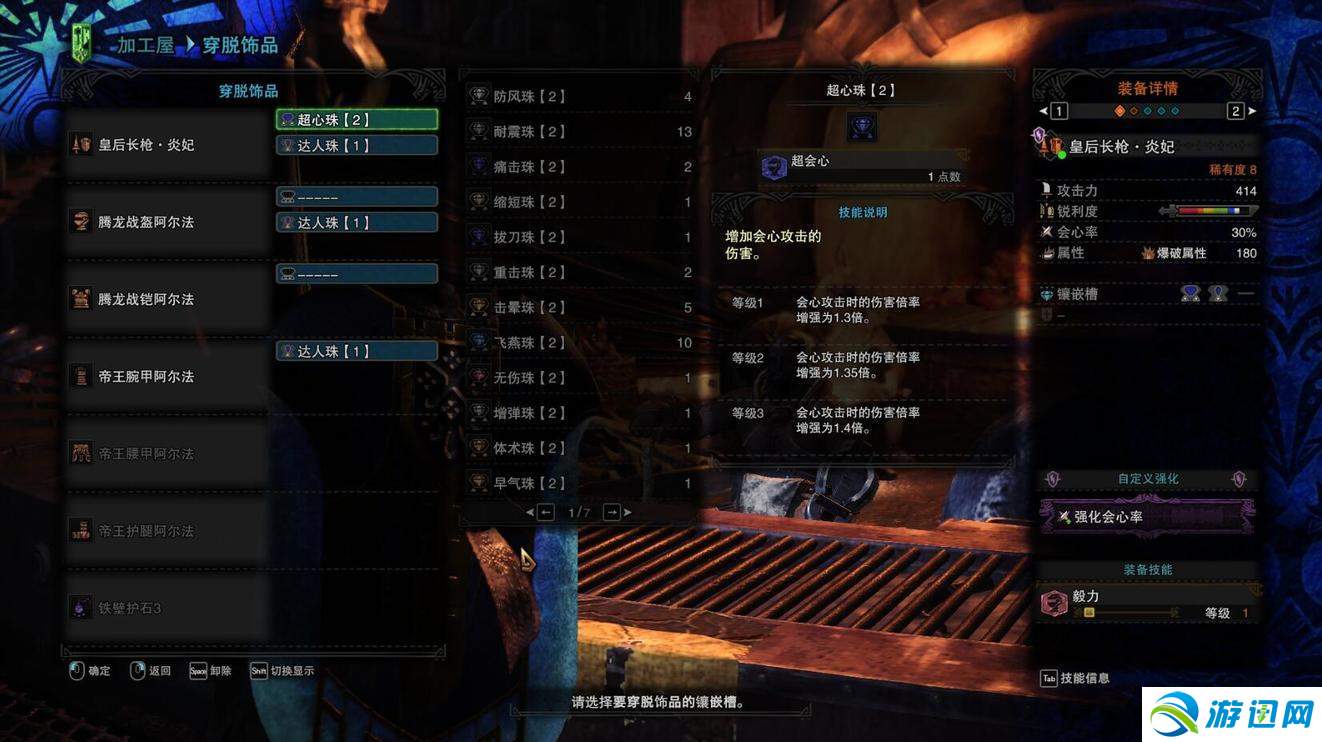This screenshot has height=742, width=1322.
Task: Select the 痛击珠【2】 decoration
Action: pos(579,167)
